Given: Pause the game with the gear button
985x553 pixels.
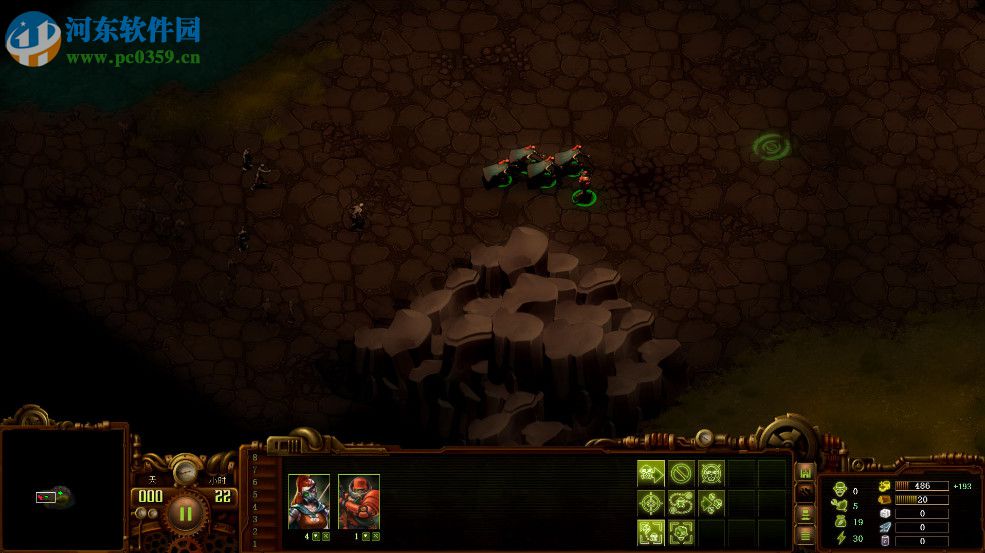Looking at the screenshot, I should [185, 514].
